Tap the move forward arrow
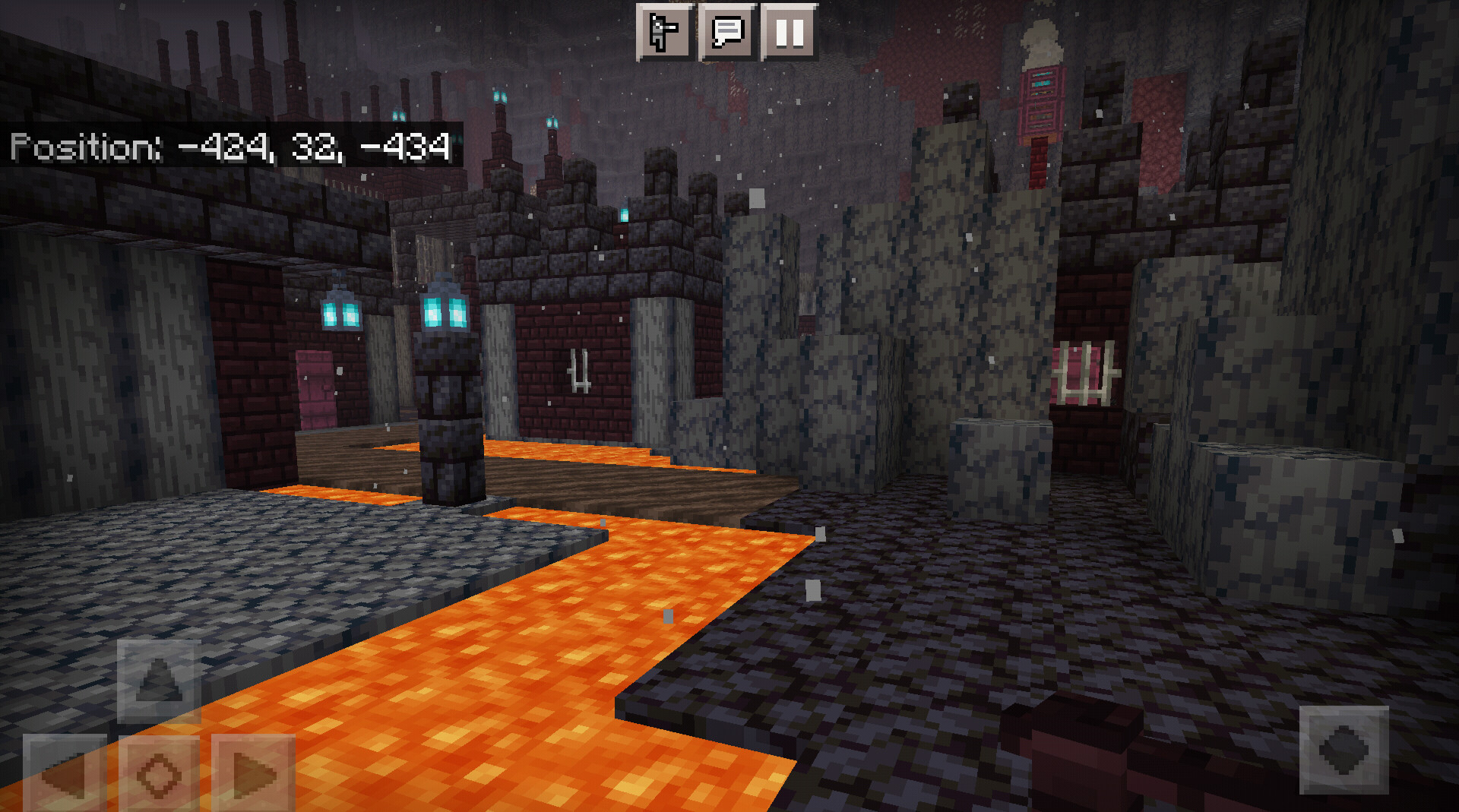The image size is (1459, 812). (x=159, y=681)
